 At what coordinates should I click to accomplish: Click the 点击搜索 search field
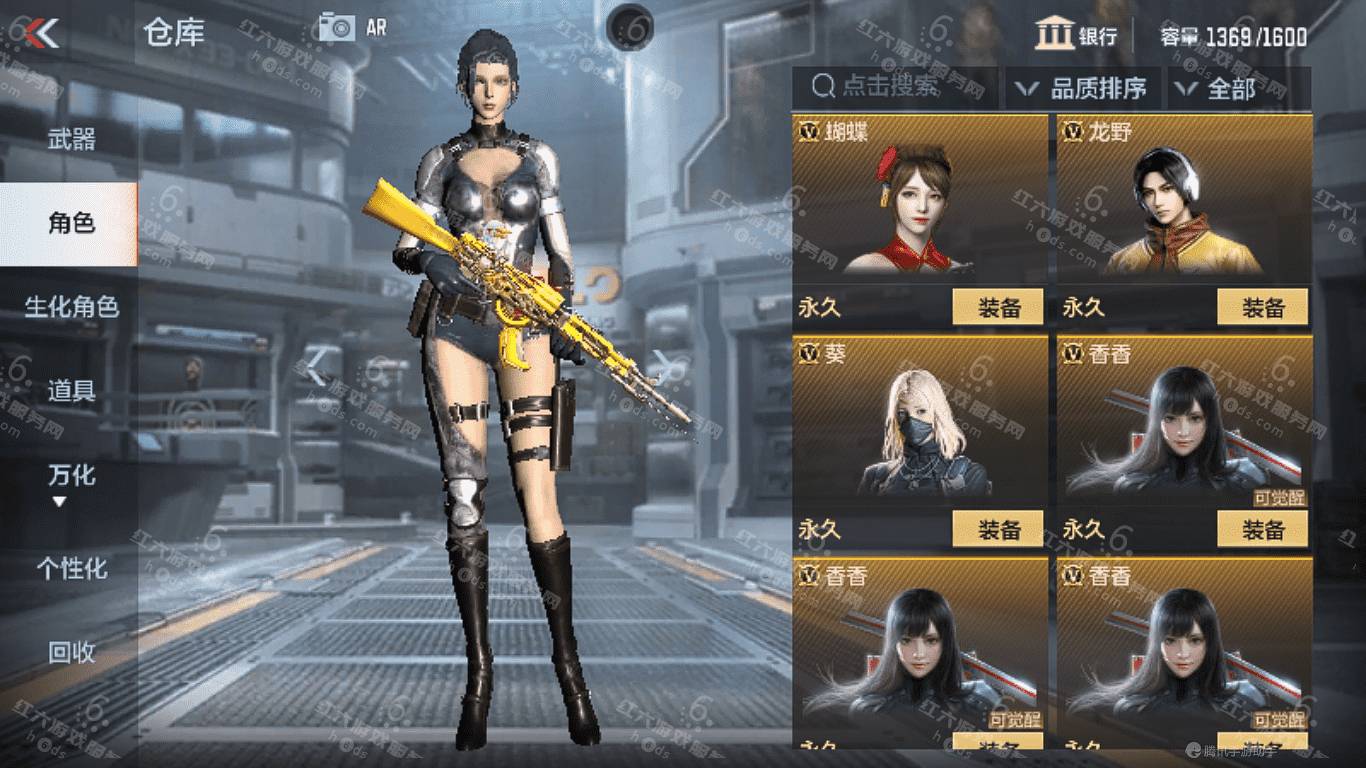pyautogui.click(x=893, y=87)
